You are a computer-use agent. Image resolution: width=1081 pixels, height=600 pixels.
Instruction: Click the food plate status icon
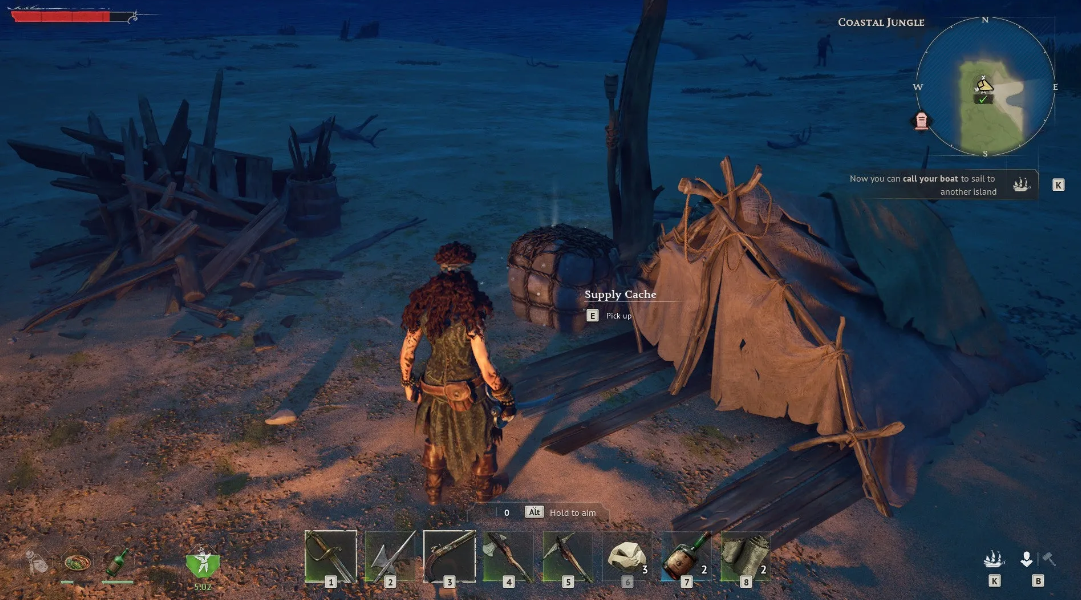pos(75,561)
